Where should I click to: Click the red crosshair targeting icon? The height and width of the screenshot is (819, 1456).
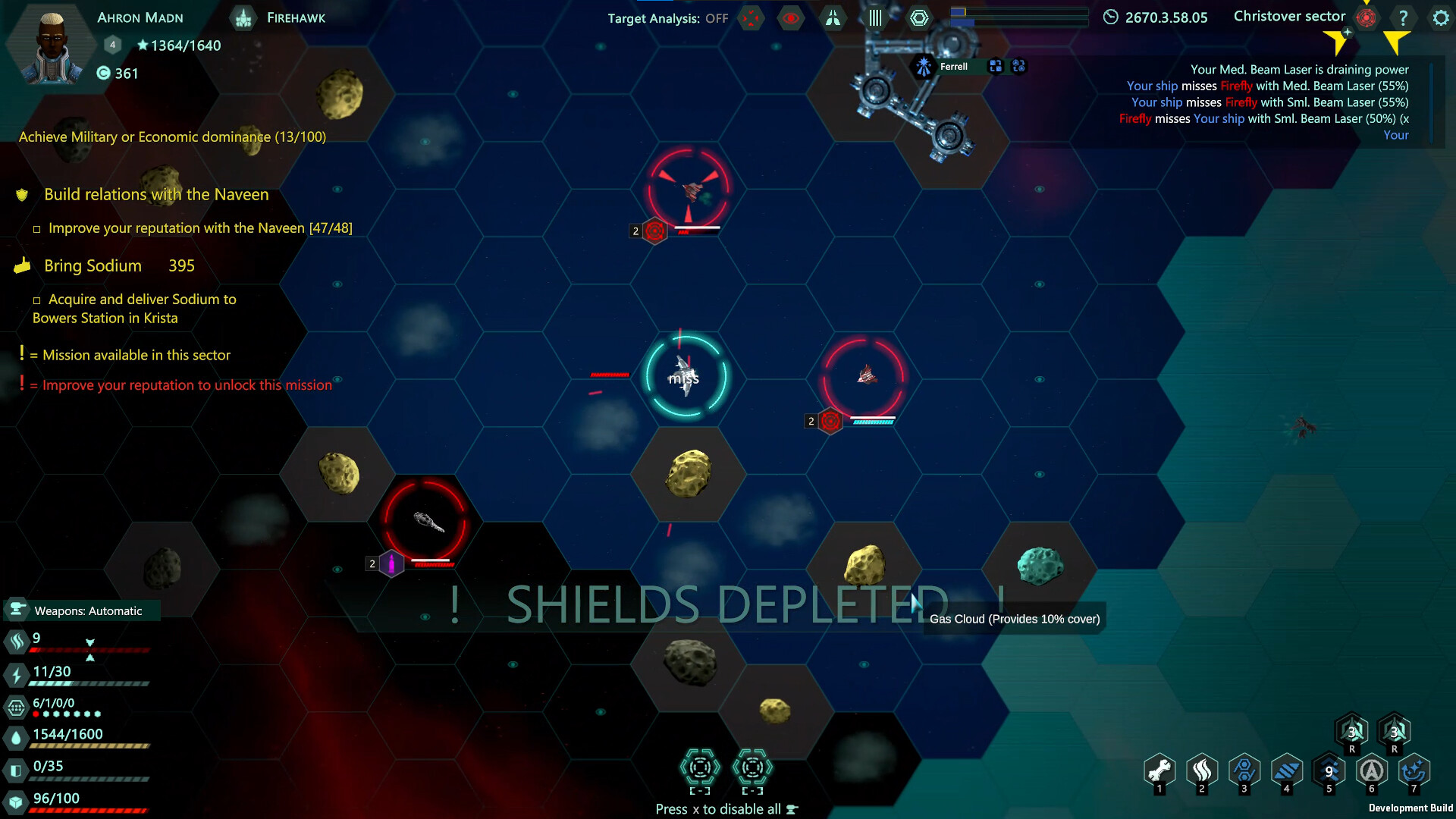click(750, 18)
